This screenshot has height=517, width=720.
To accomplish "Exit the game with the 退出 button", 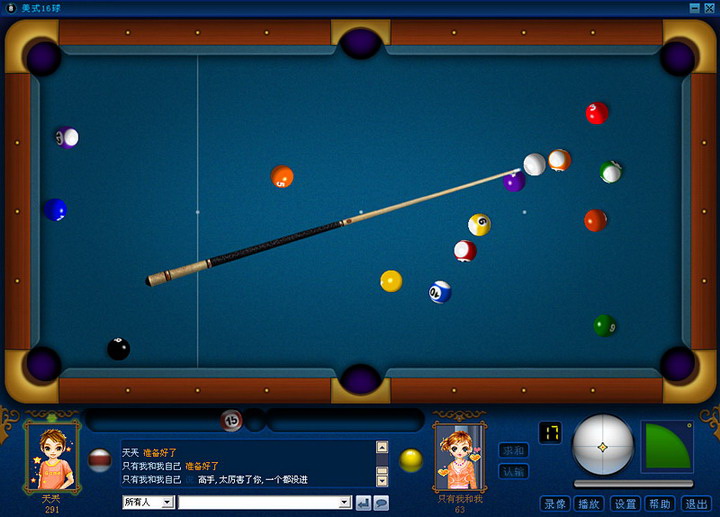I will pos(695,504).
